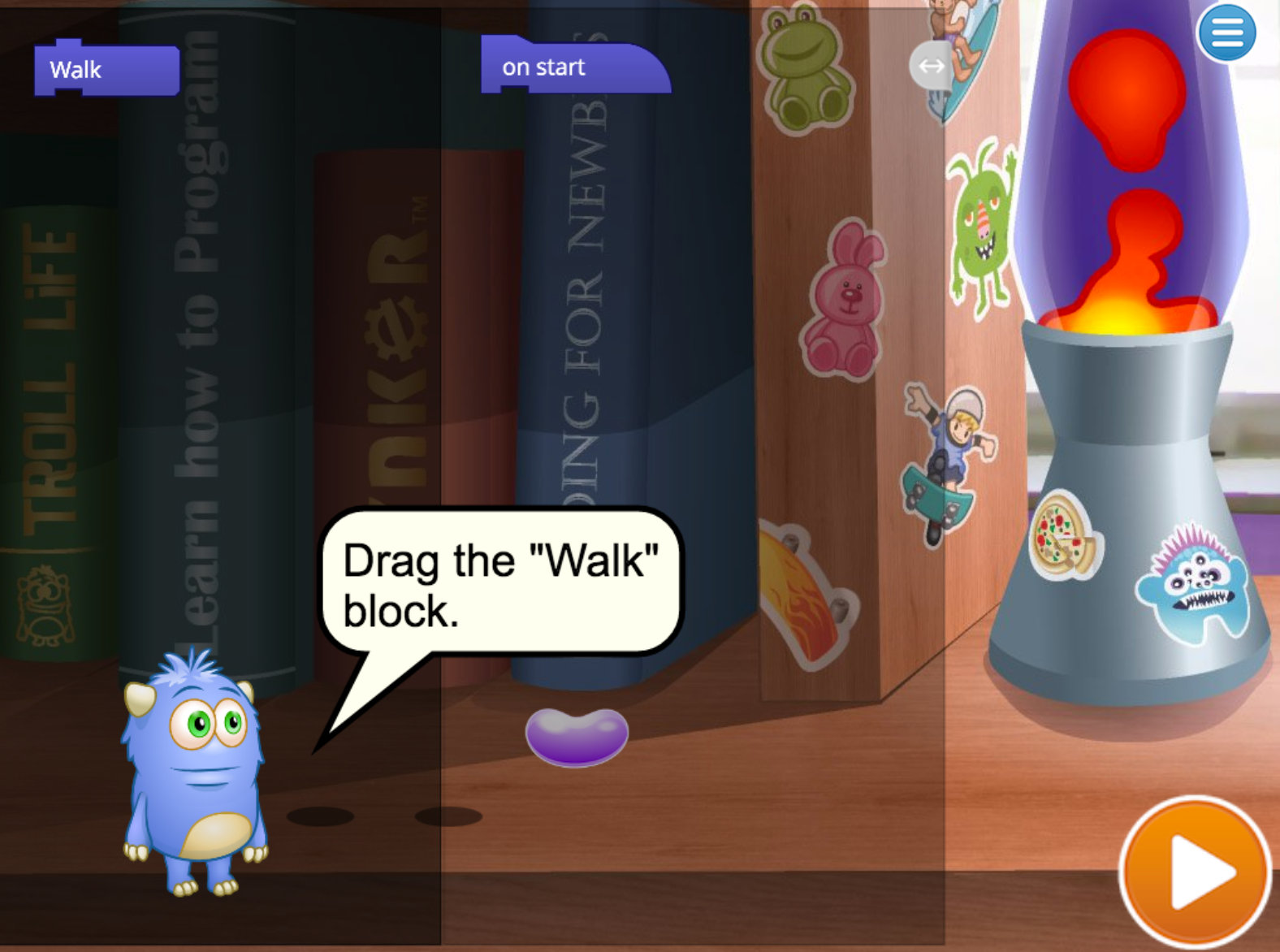The height and width of the screenshot is (952, 1280).
Task: Click the purple jelly bean collectible
Action: click(x=577, y=735)
